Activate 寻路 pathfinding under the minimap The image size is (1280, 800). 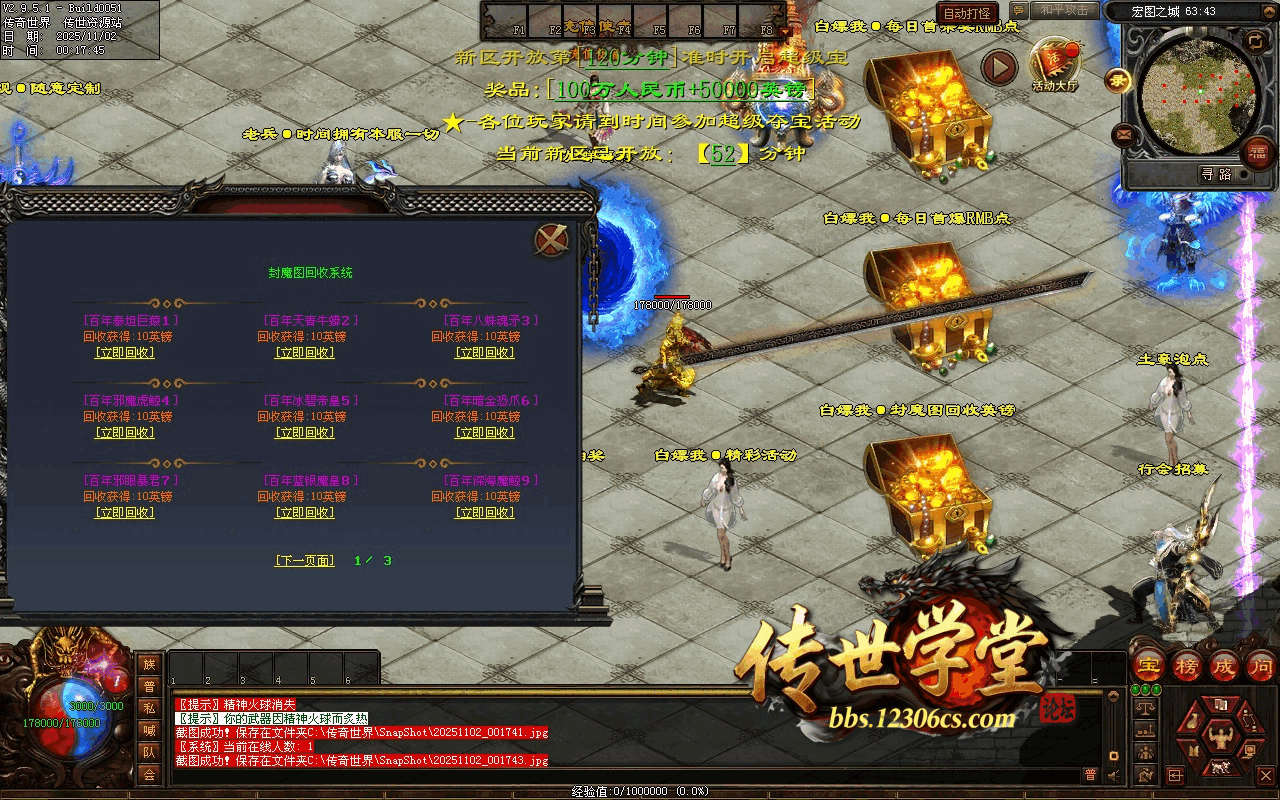1215,174
